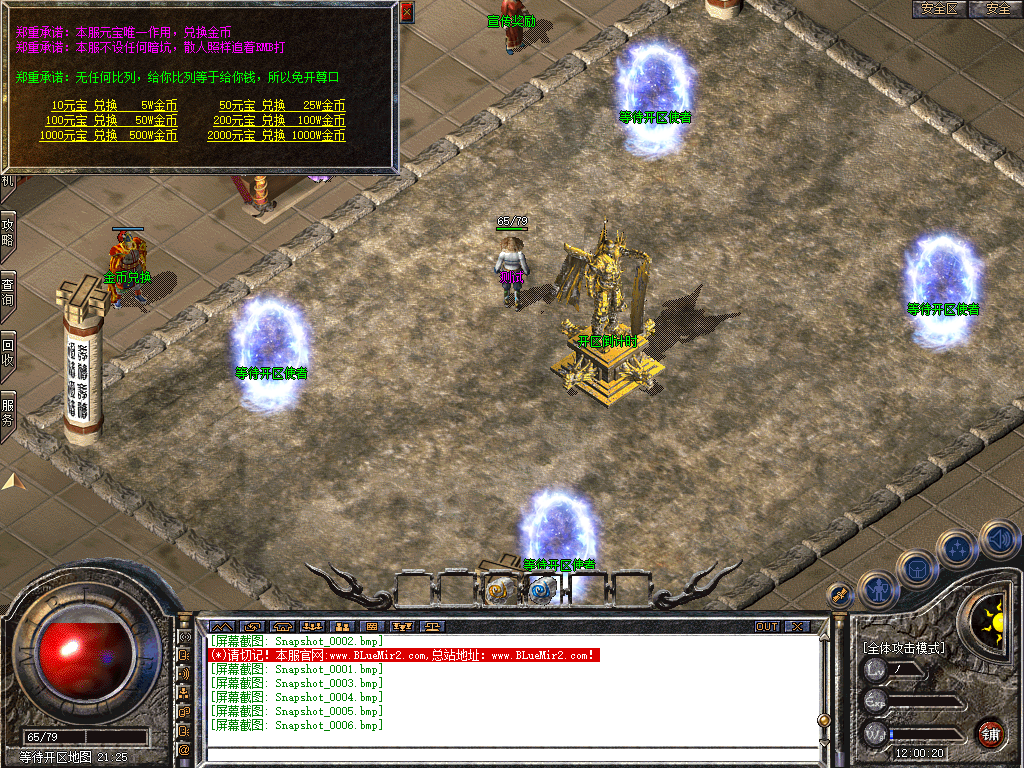The height and width of the screenshot is (768, 1024).
Task: Click the X button beside OUT
Action: pyautogui.click(x=797, y=627)
